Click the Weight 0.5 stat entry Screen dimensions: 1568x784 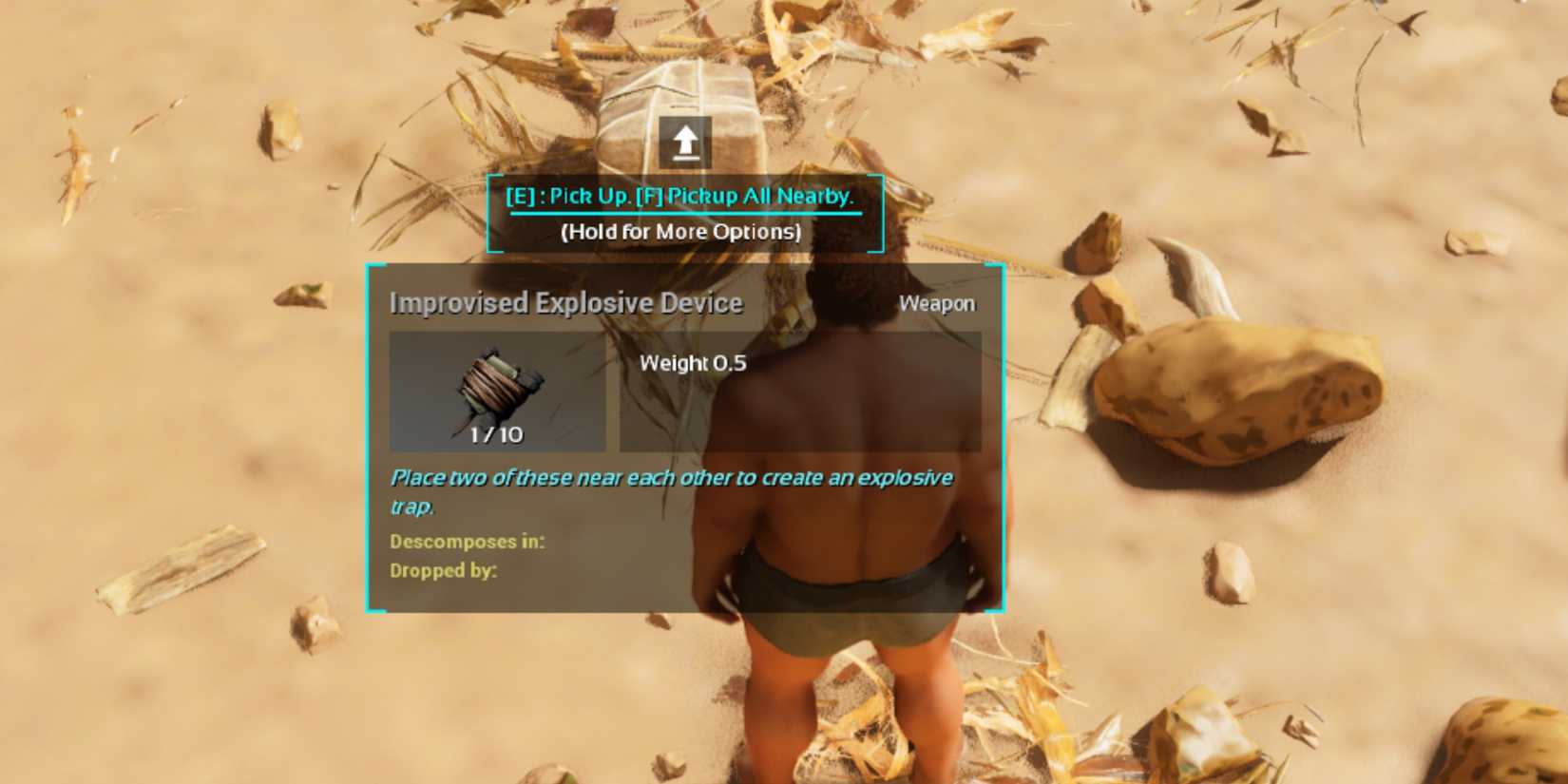693,362
